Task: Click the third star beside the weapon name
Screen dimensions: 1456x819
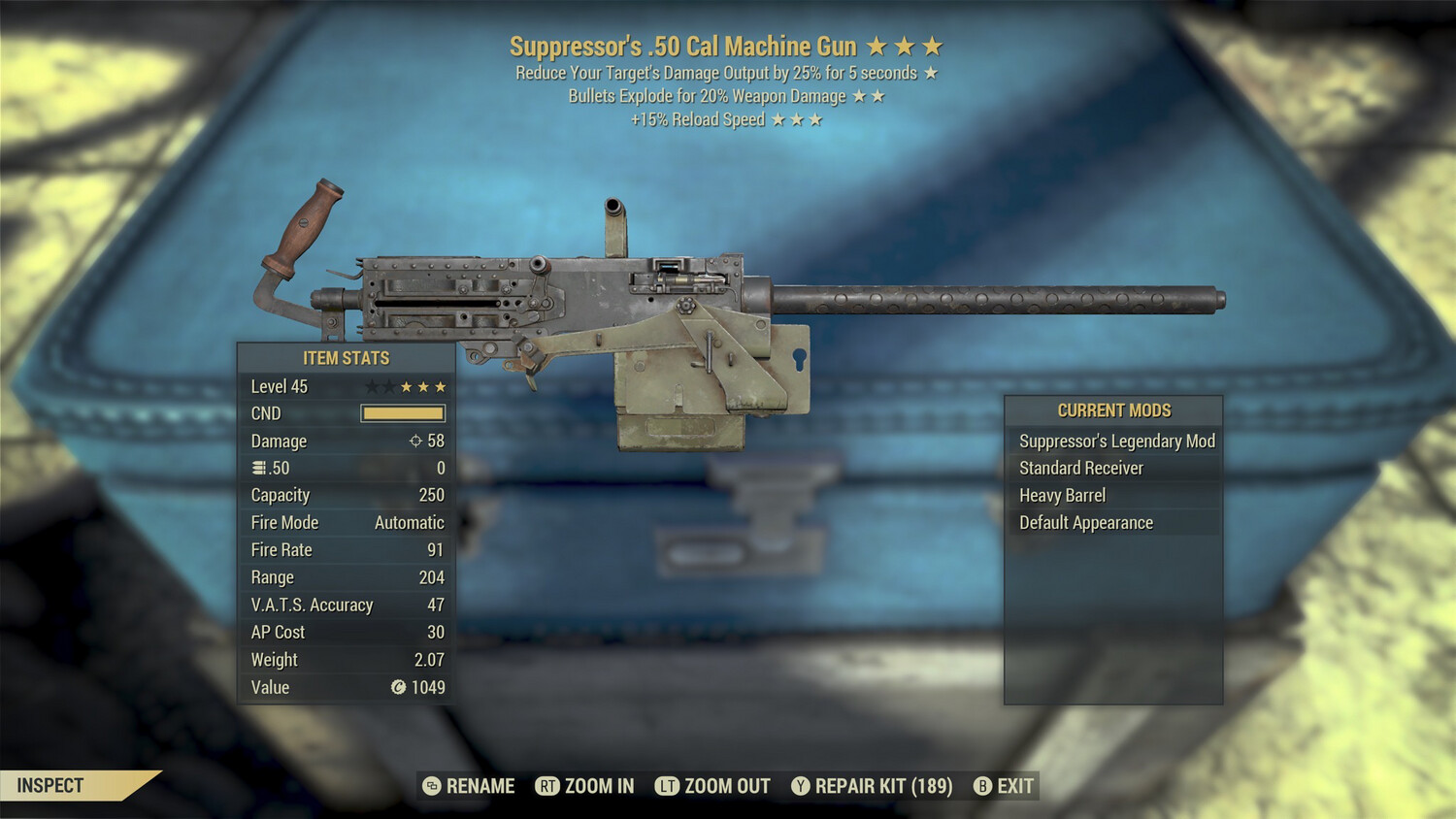Action: click(x=934, y=45)
